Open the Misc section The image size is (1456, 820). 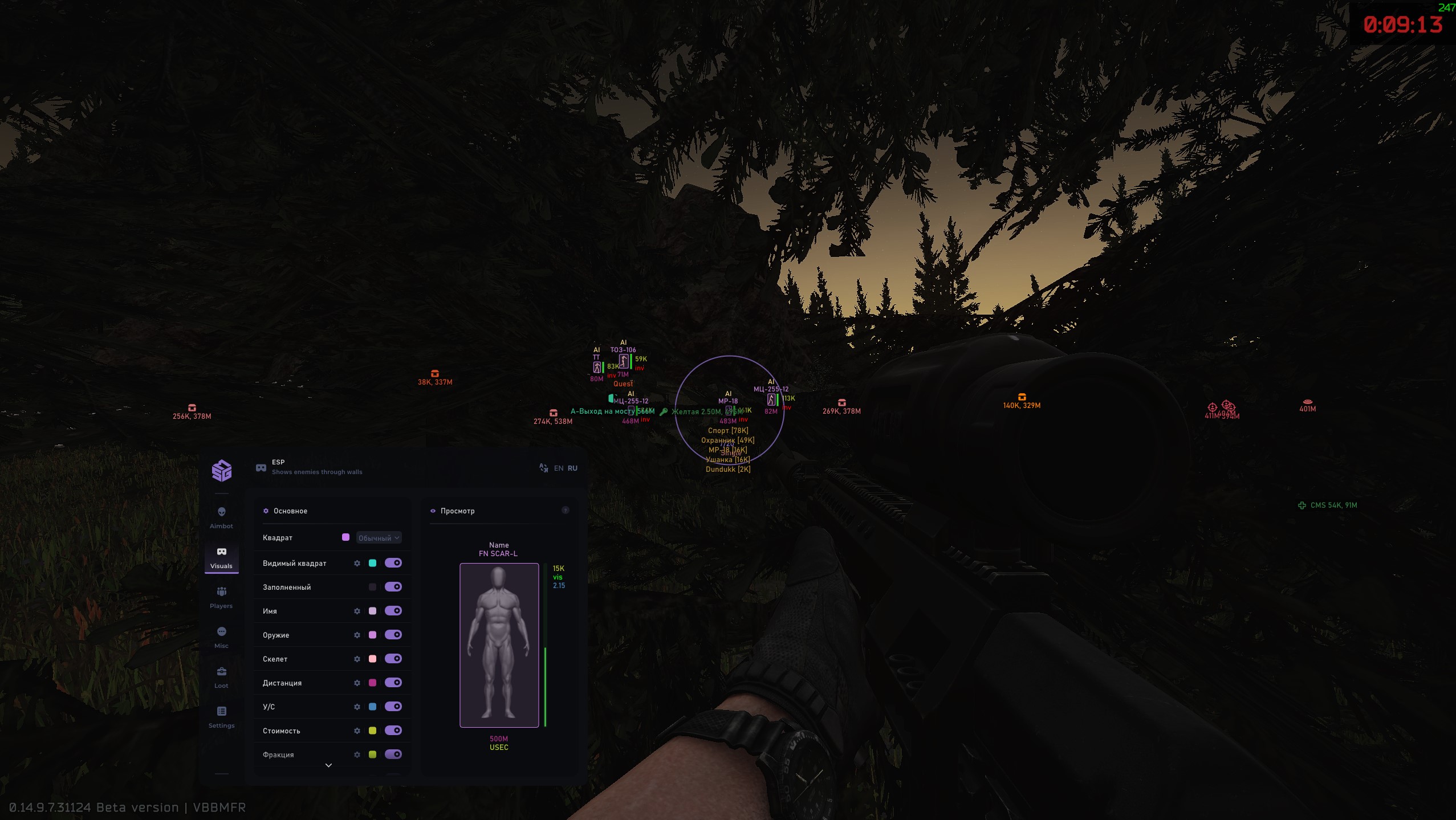click(222, 631)
